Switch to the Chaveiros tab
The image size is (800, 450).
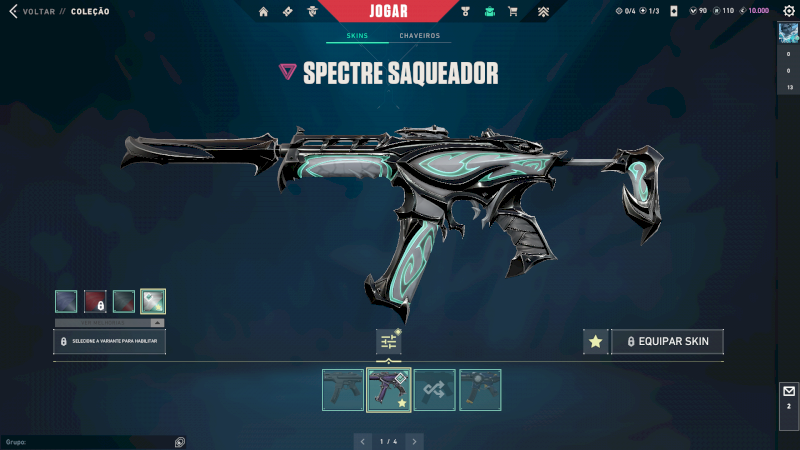(419, 36)
